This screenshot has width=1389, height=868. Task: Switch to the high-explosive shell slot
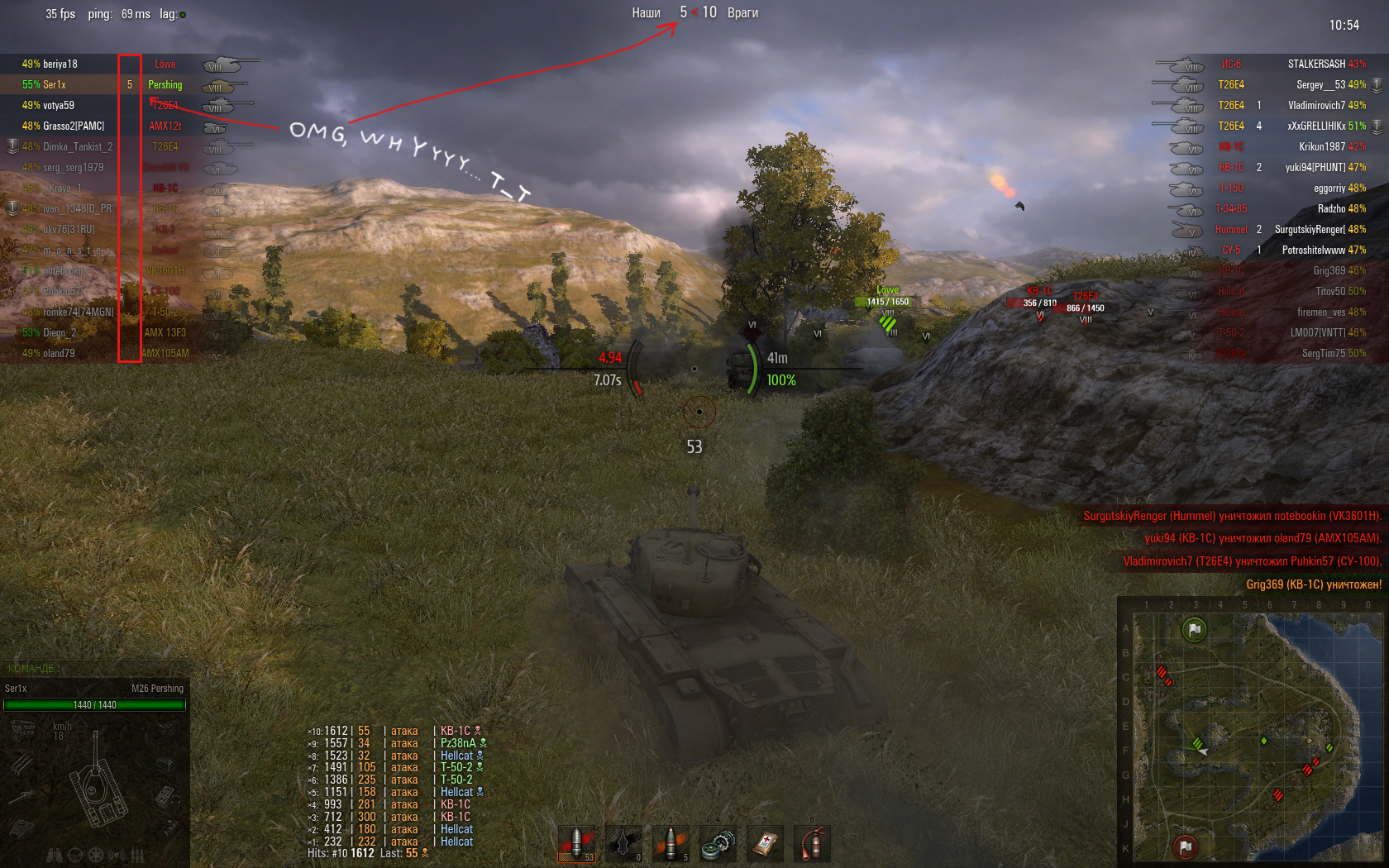pos(671,844)
